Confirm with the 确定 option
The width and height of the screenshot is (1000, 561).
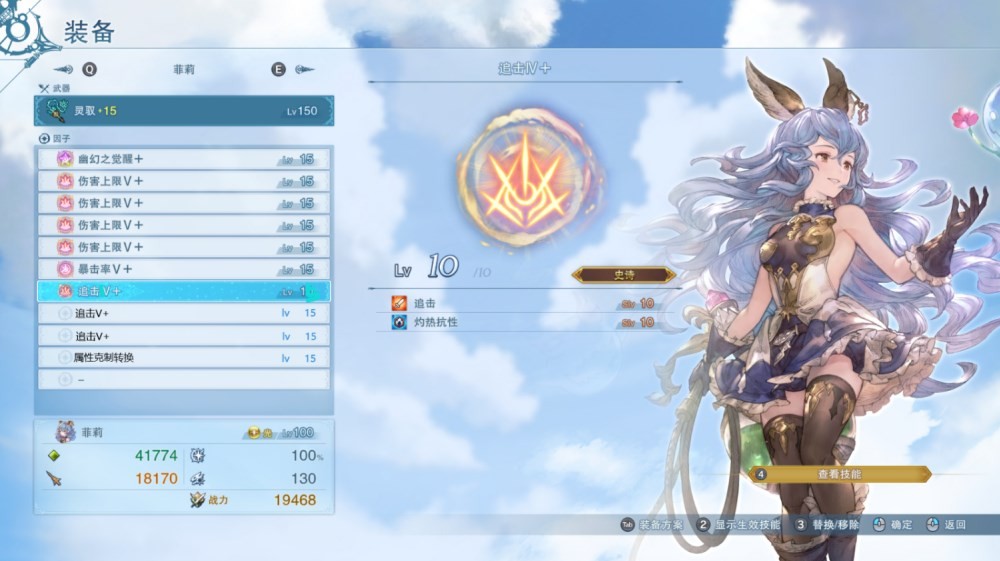(894, 524)
